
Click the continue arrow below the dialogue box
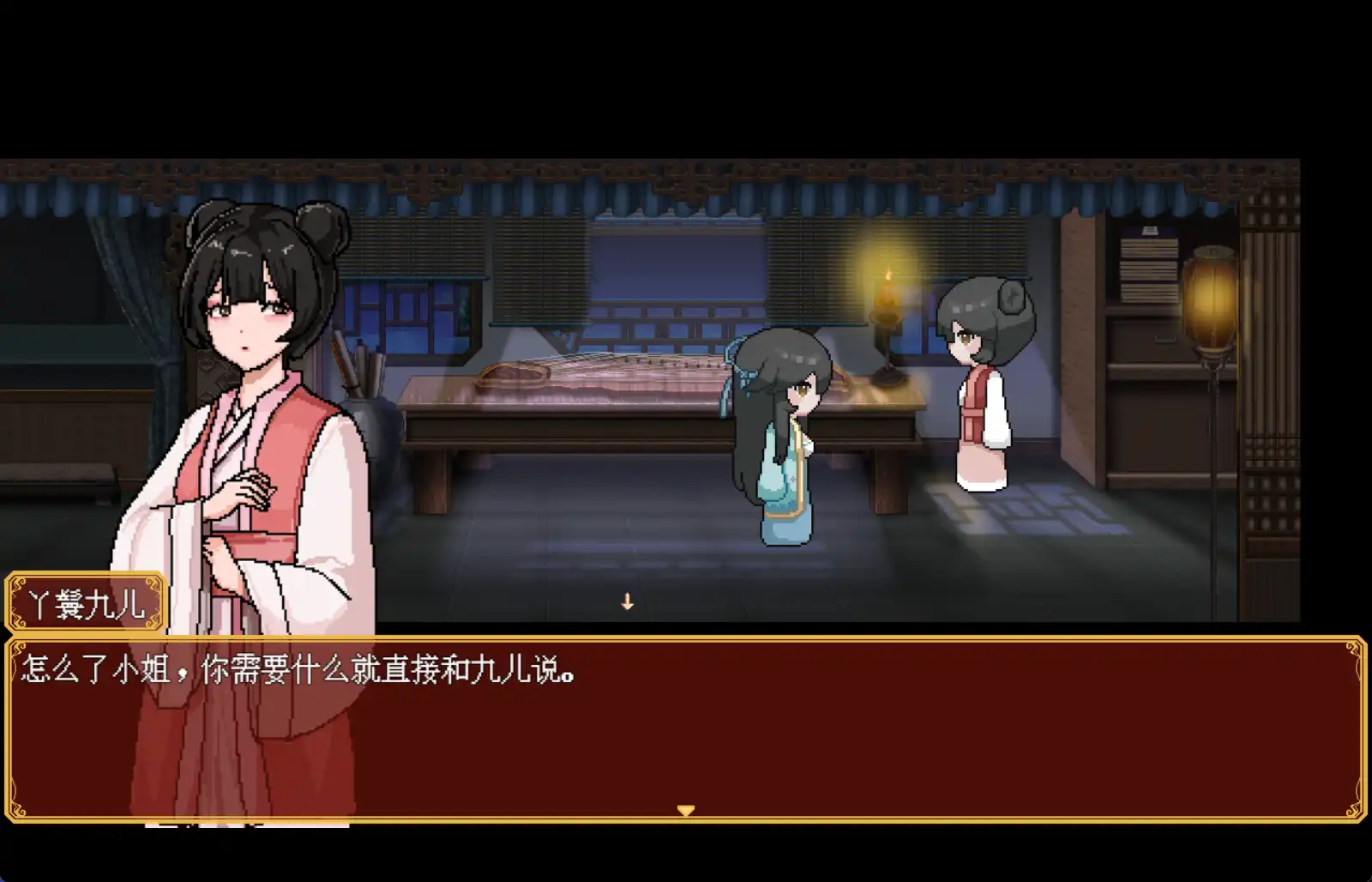pos(685,808)
